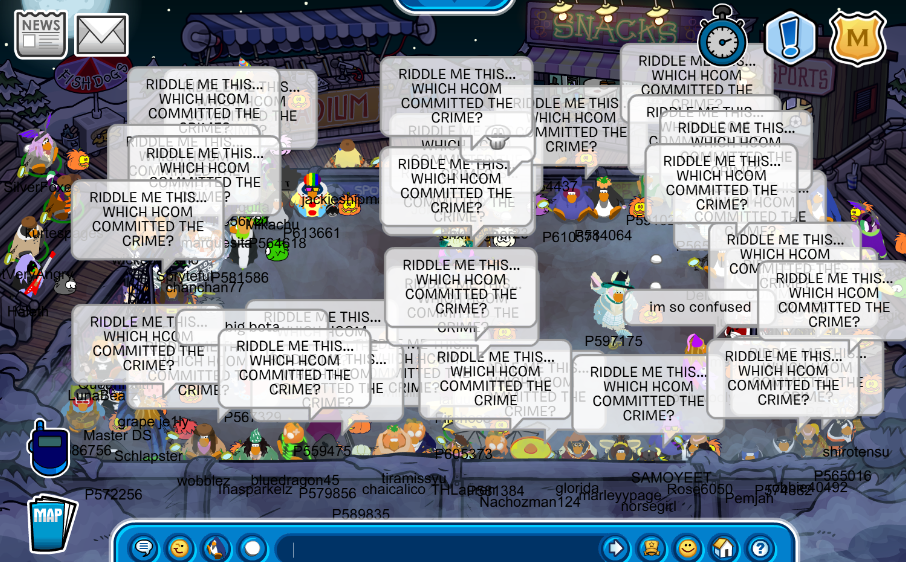
Task: Open the mail envelope icon
Action: click(x=101, y=35)
